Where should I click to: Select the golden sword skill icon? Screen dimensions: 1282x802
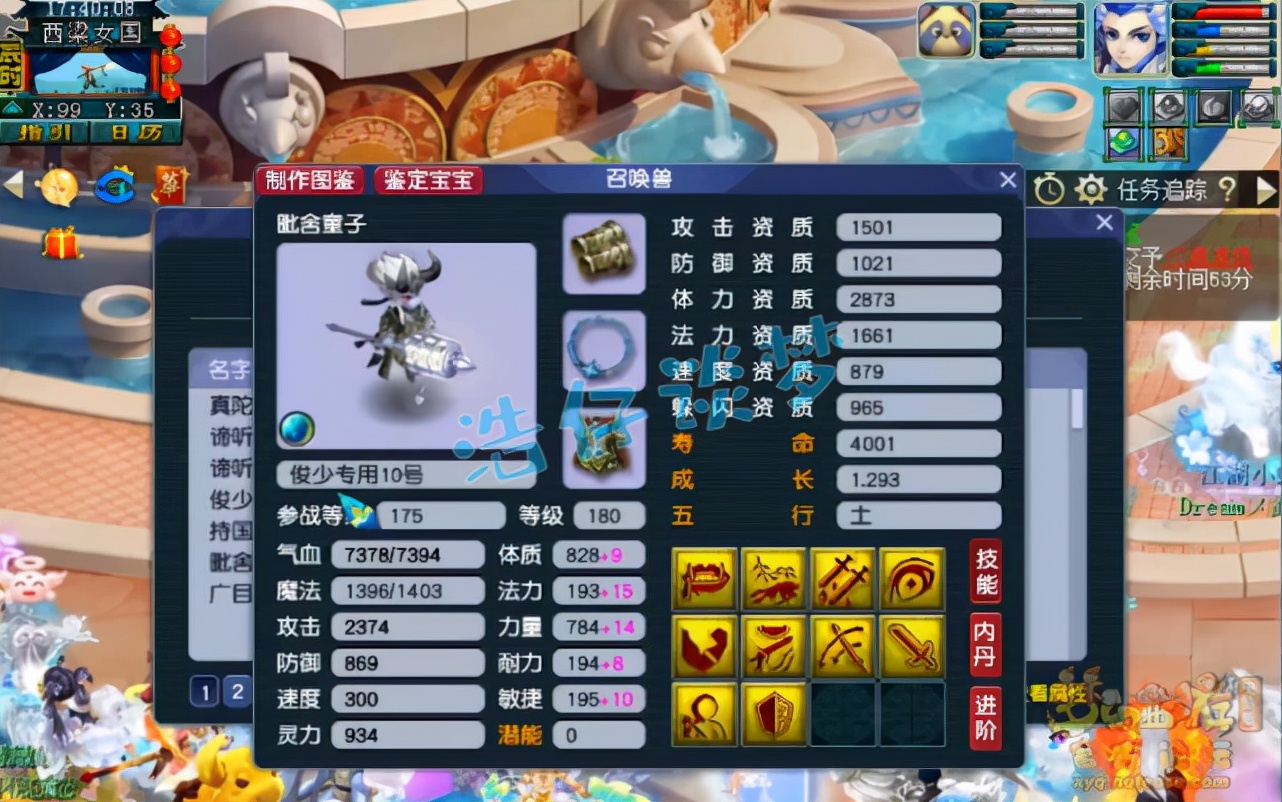click(913, 648)
